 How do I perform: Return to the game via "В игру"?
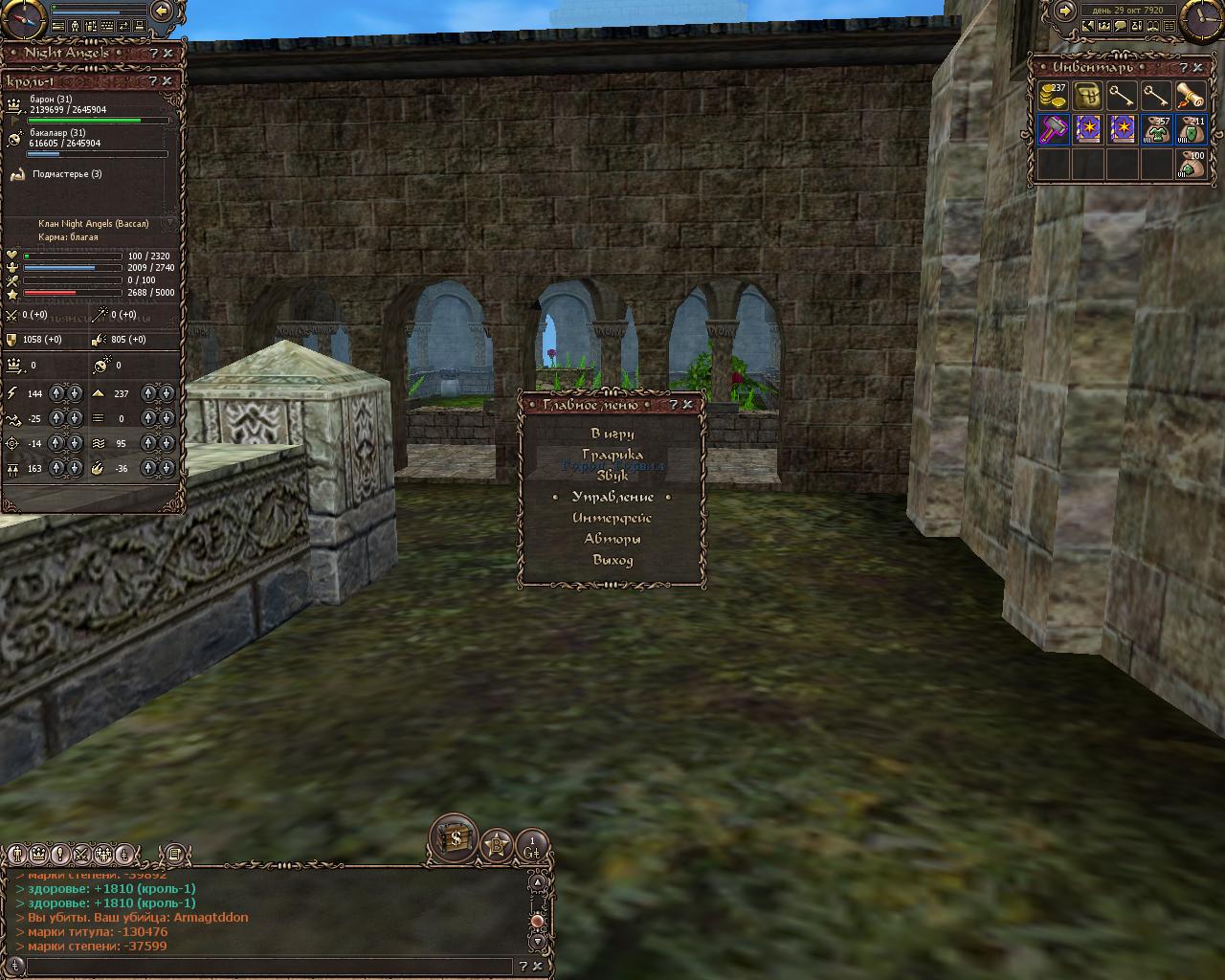click(612, 434)
